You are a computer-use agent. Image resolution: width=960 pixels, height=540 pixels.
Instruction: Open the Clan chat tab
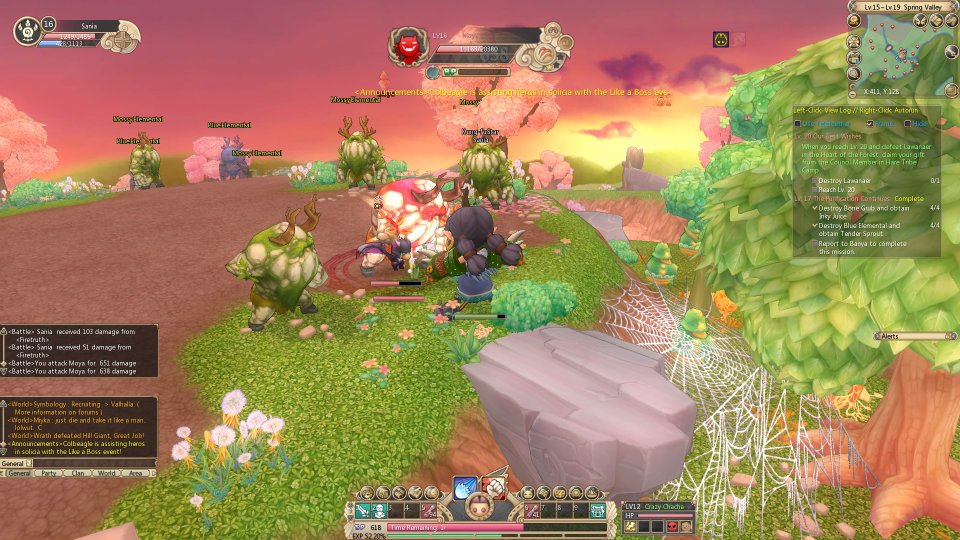coord(76,473)
